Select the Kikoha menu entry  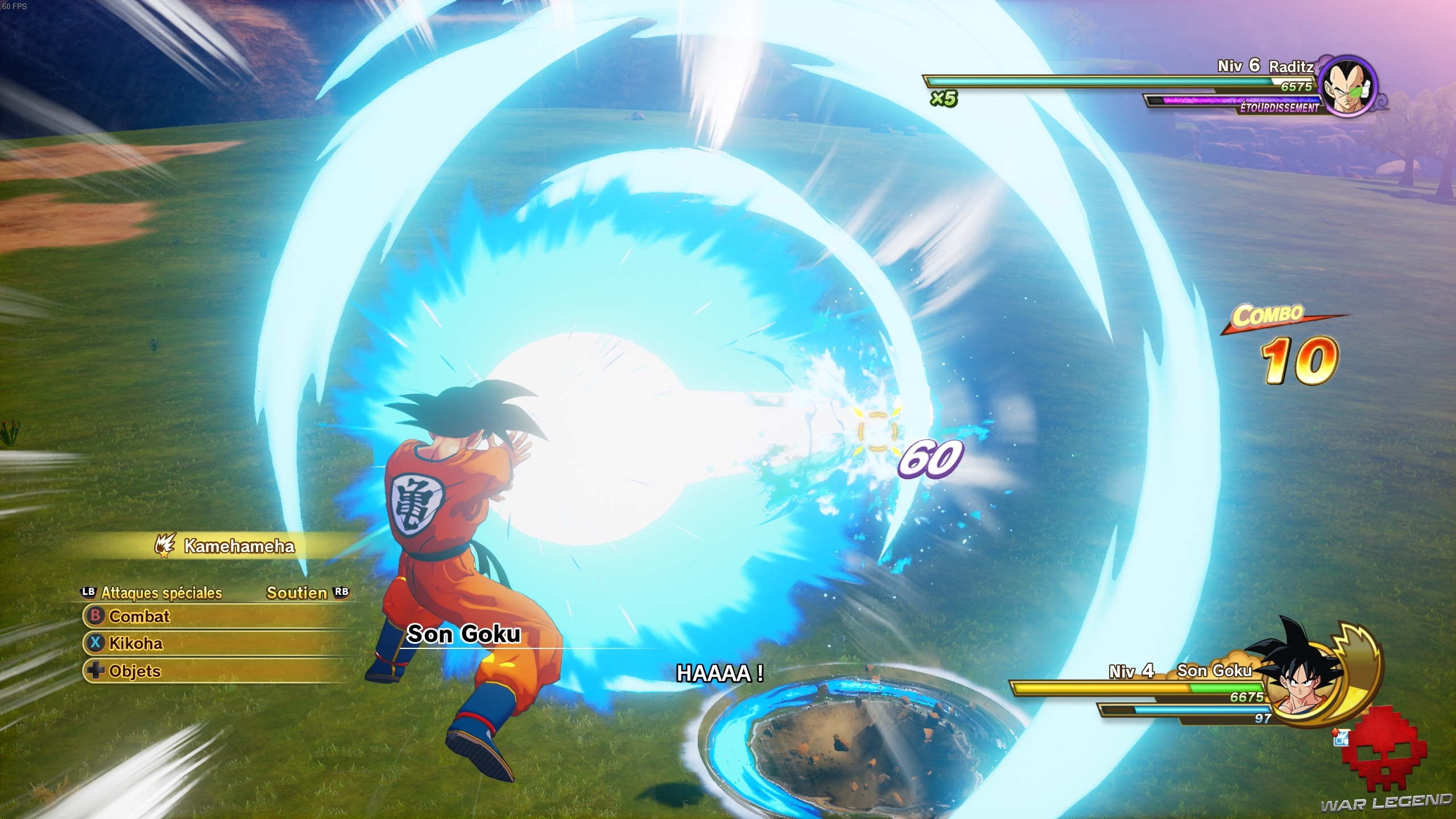pos(136,644)
